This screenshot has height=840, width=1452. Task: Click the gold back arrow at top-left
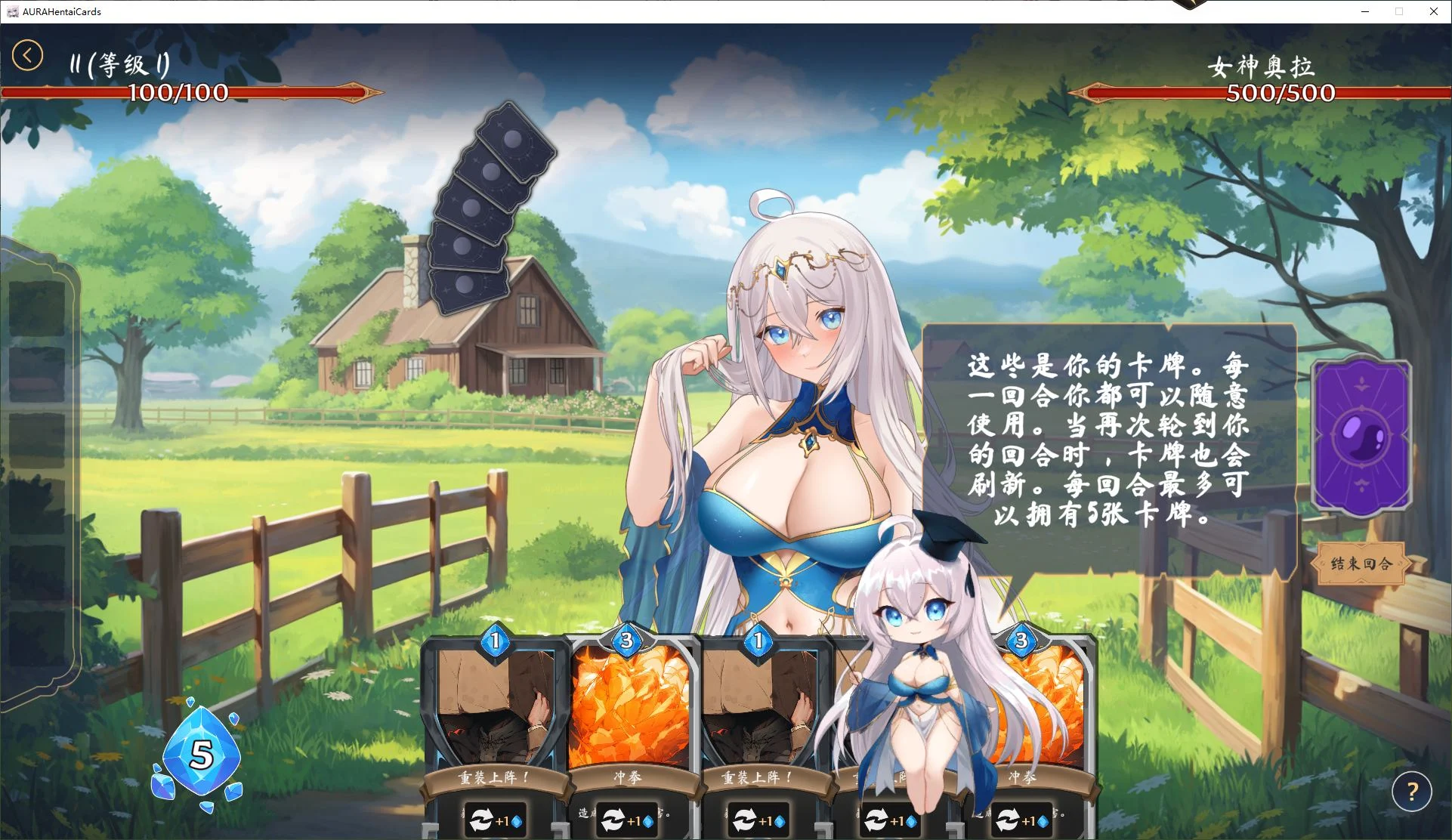tap(27, 55)
